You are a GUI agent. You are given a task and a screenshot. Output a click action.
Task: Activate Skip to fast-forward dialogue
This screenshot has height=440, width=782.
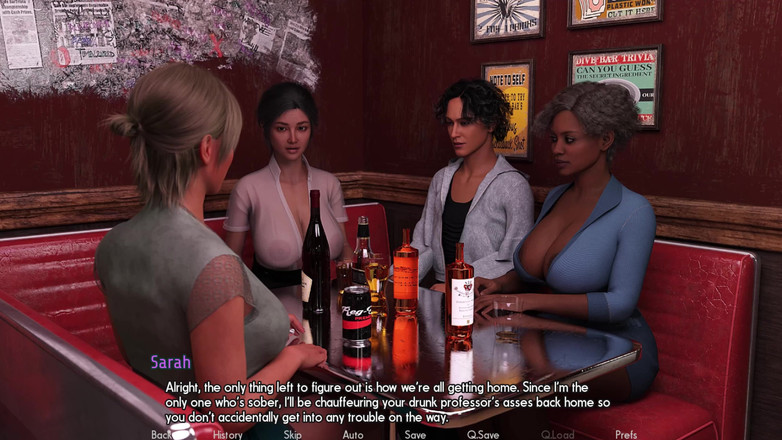292,434
